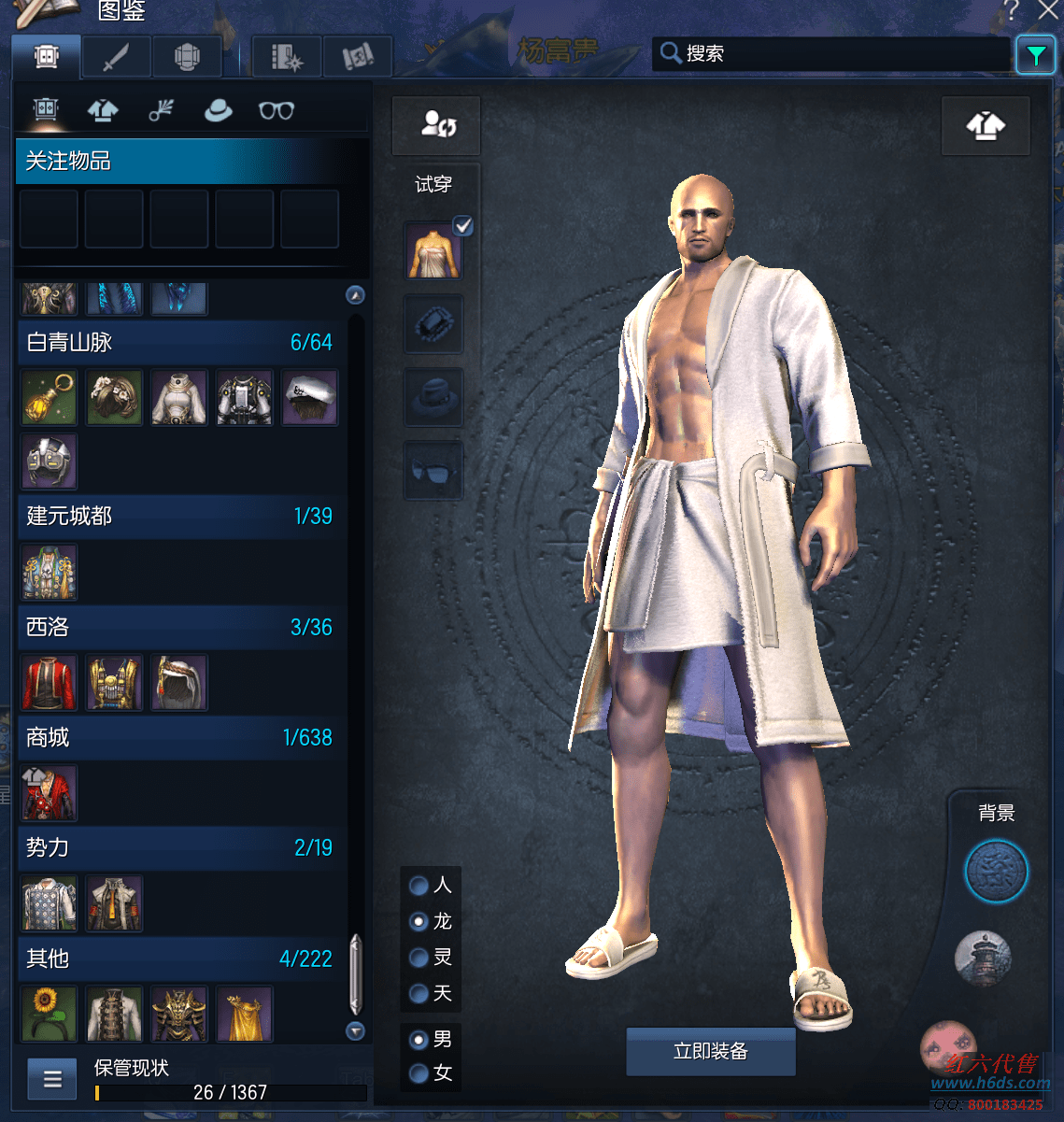Screen dimensions: 1064x1122
Task: Switch preview to 女 gender
Action: 419,1073
